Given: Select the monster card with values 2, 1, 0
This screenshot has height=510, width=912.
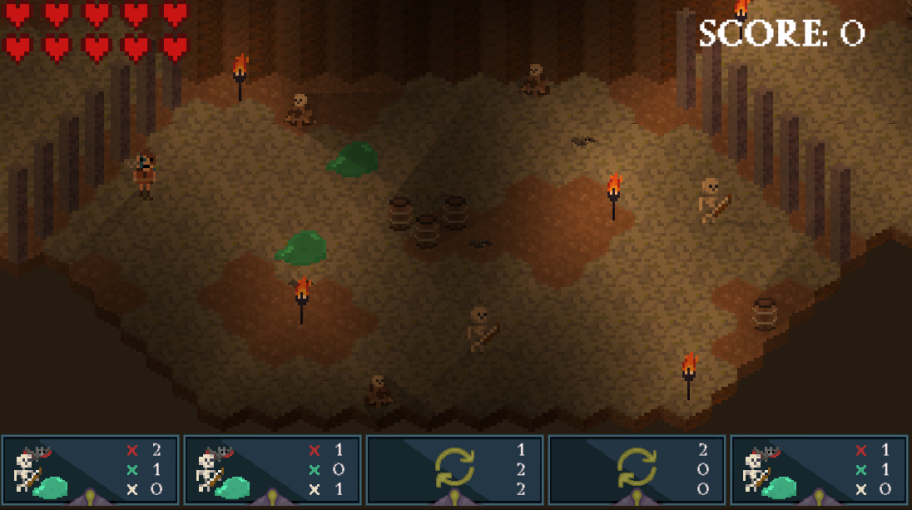Looking at the screenshot, I should click(91, 469).
